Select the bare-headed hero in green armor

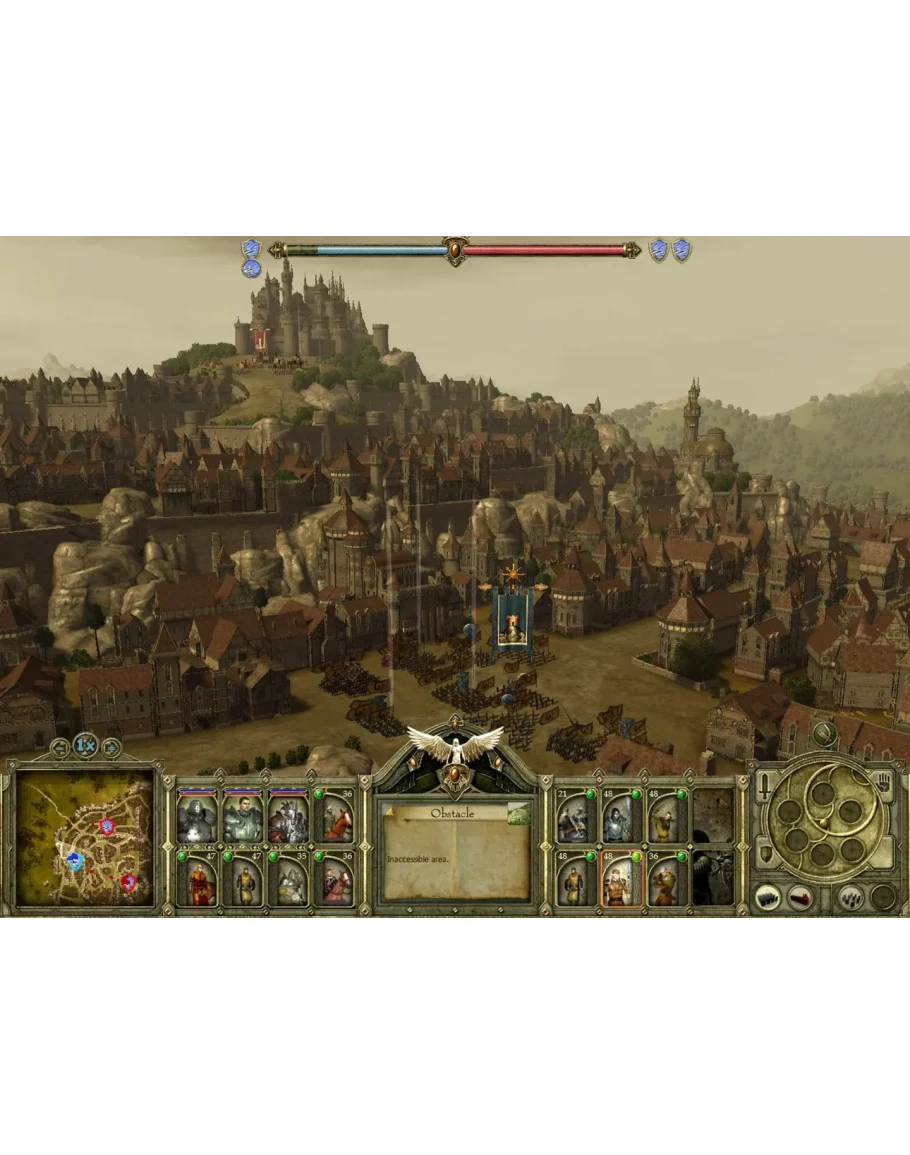pyautogui.click(x=243, y=817)
